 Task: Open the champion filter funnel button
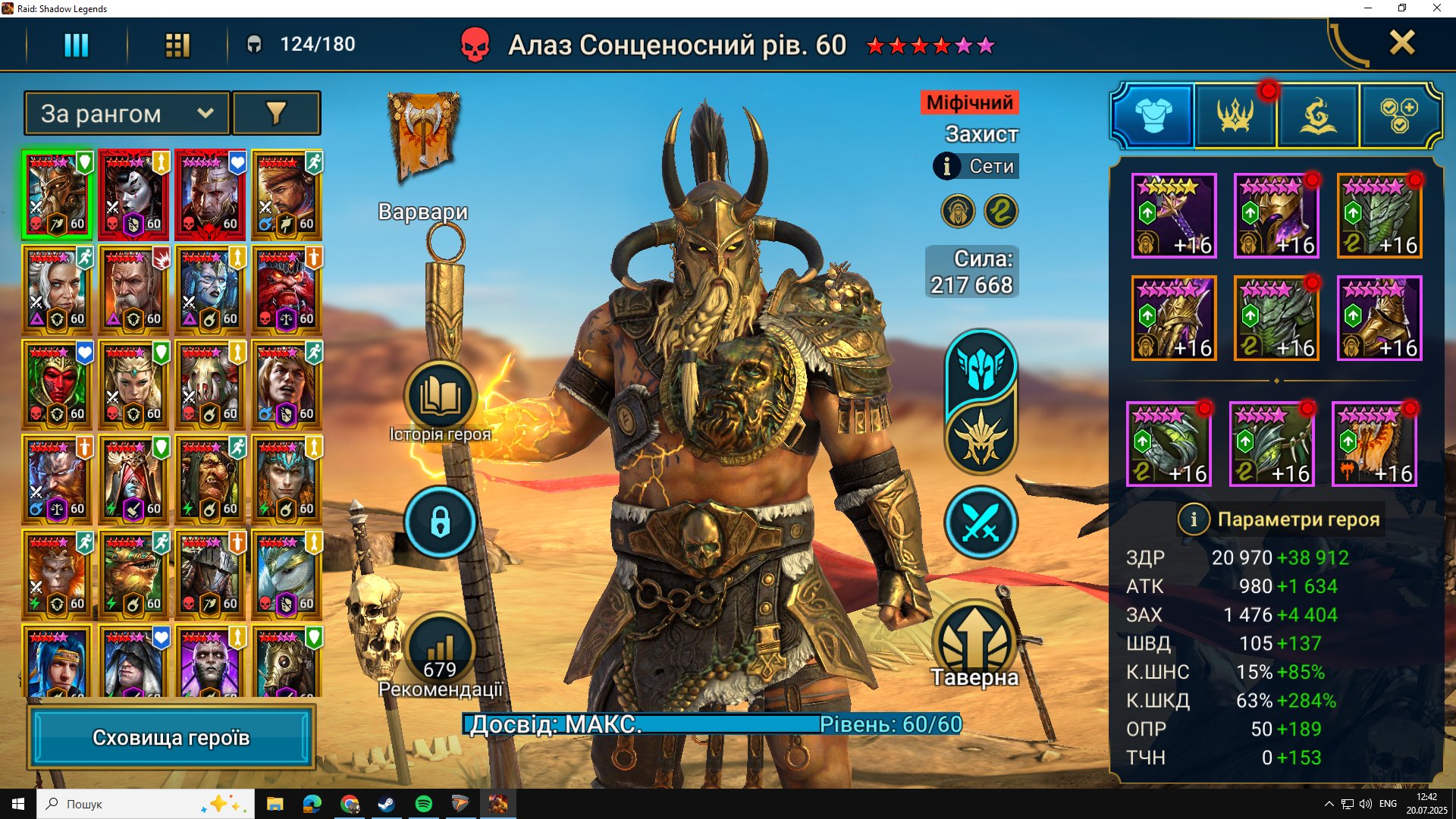click(x=276, y=114)
